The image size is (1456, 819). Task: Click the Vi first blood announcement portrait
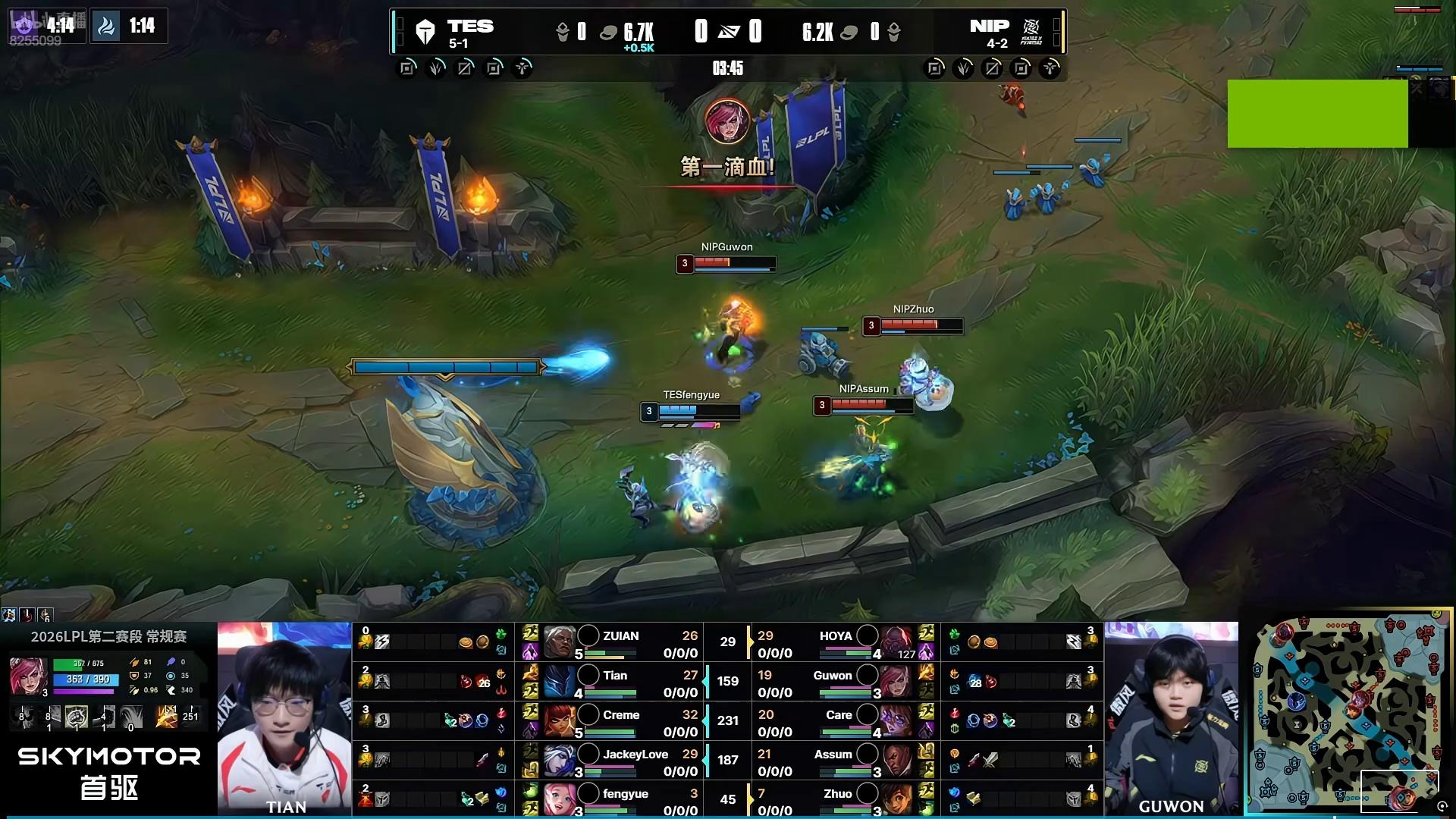pos(727,121)
